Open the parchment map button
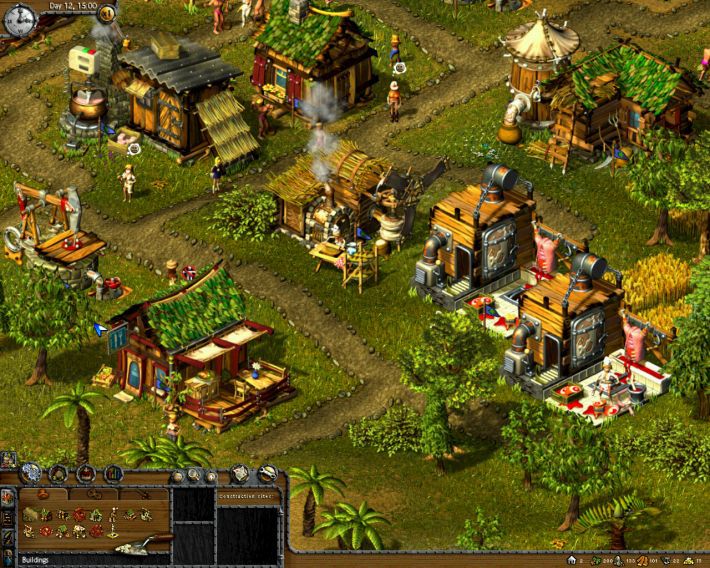This screenshot has width=710, height=568. tap(240, 473)
